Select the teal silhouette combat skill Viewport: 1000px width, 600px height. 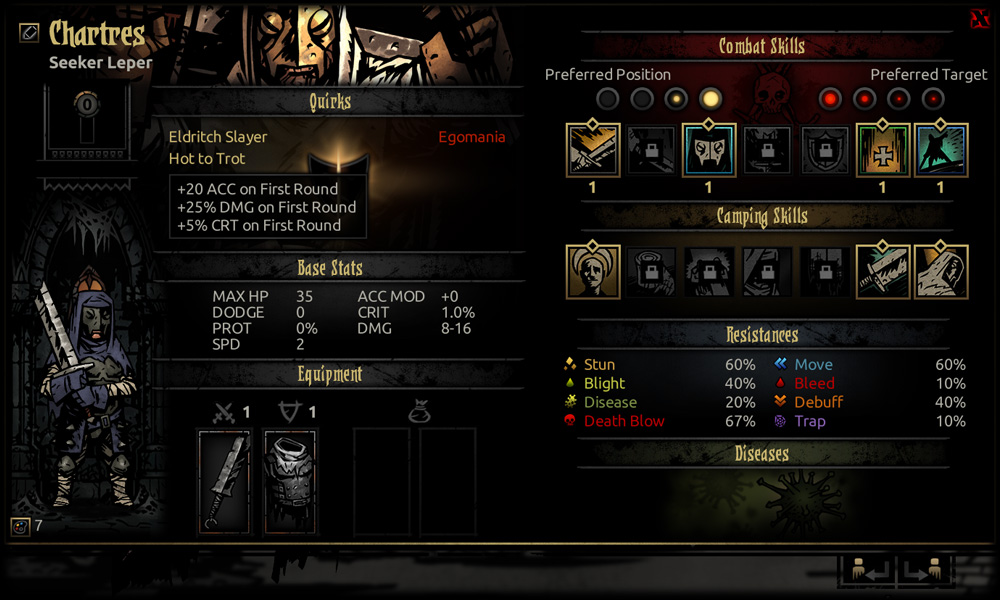940,151
